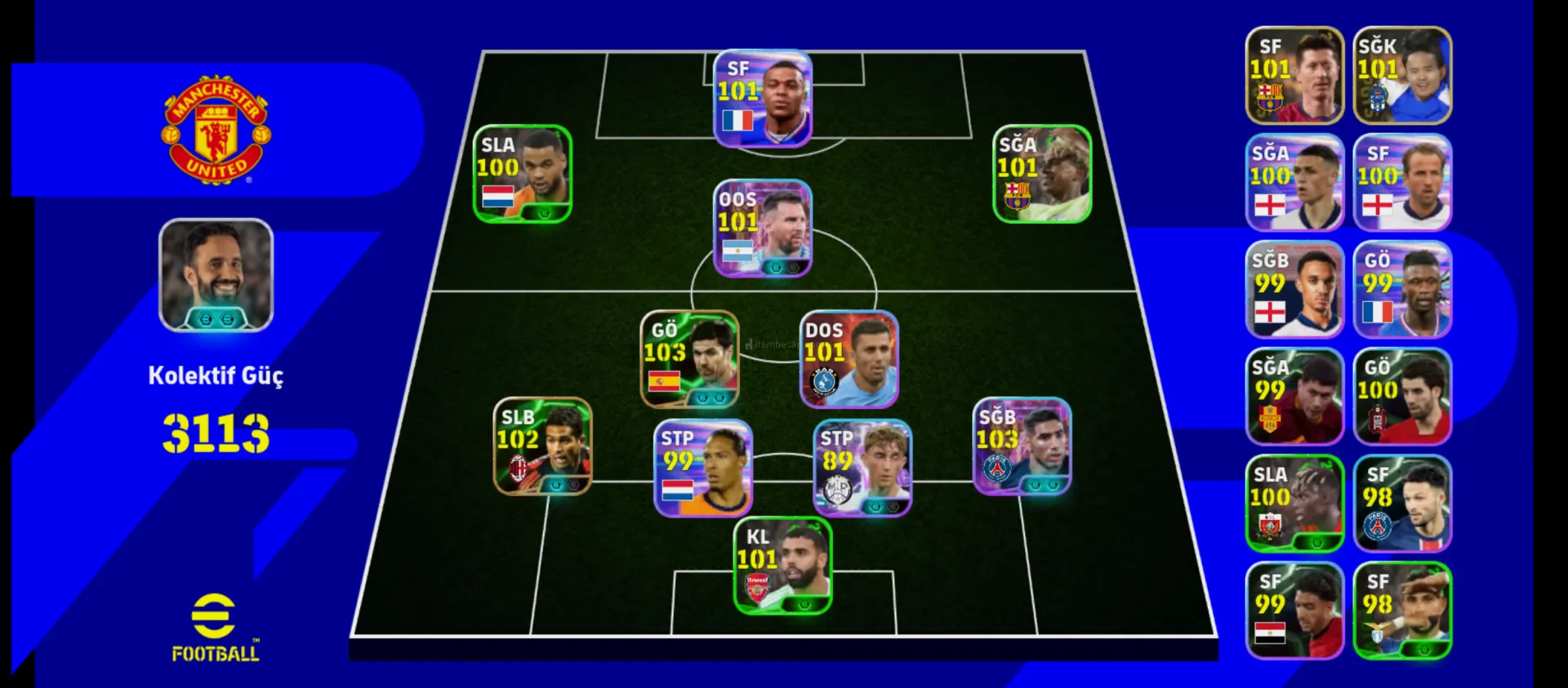
Task: Choose the SĞB 103 right back card
Action: click(x=1022, y=446)
